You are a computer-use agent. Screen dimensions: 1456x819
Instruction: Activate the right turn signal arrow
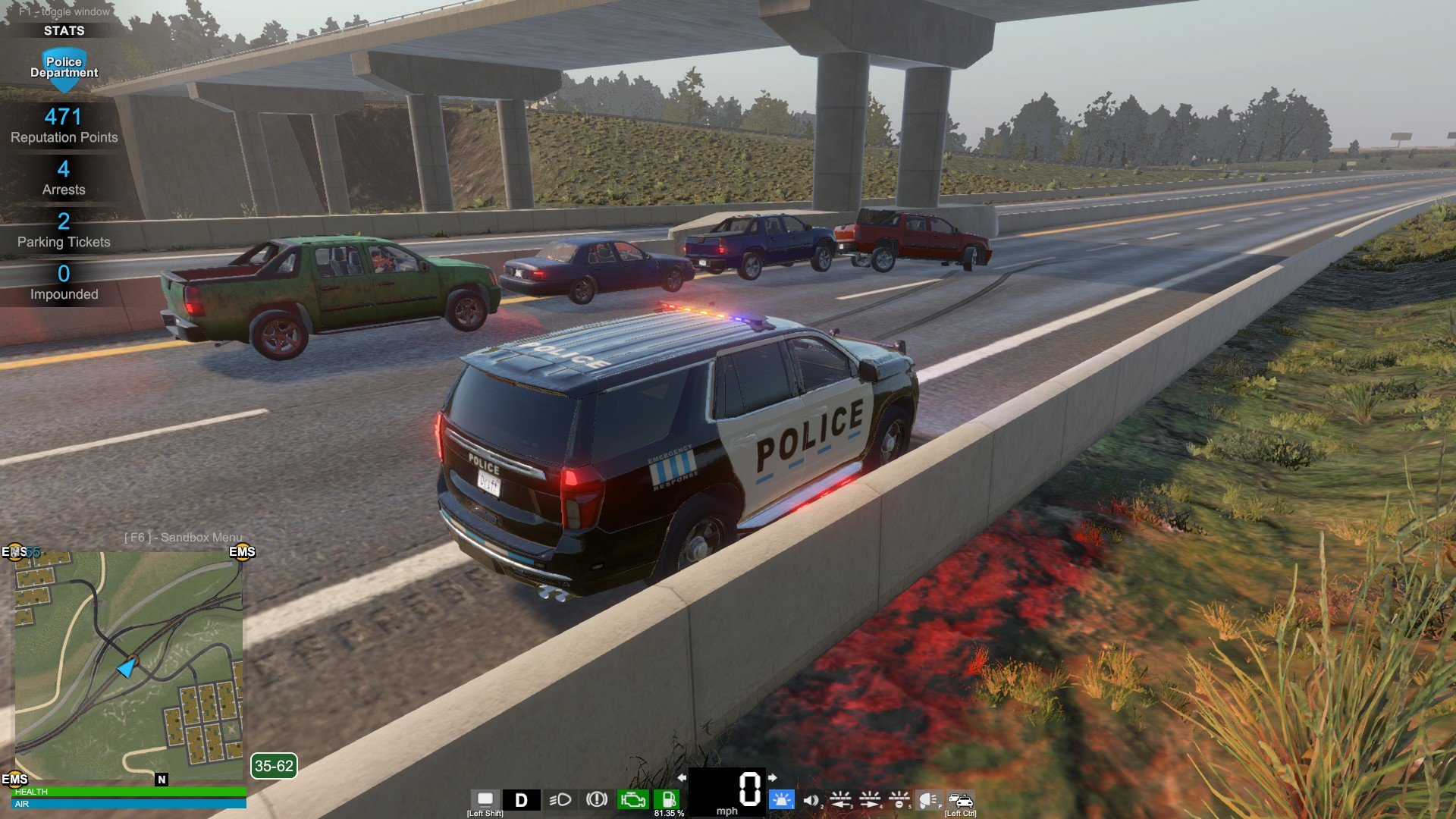(x=772, y=777)
